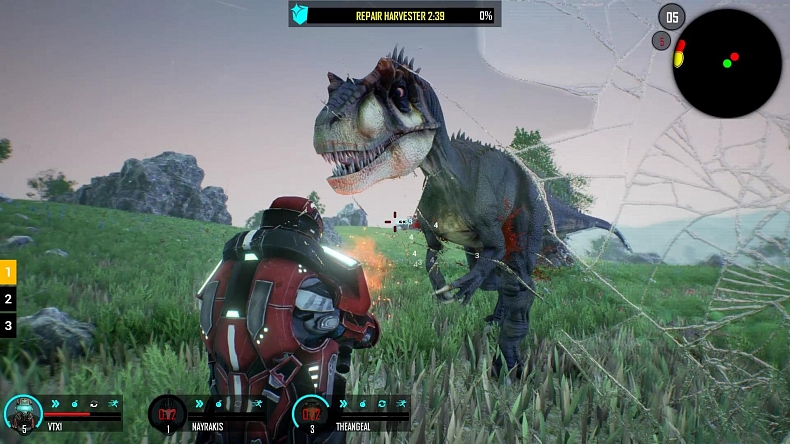Choose weapon slot 3
Viewport: 790px width, 444px height.
point(8,325)
